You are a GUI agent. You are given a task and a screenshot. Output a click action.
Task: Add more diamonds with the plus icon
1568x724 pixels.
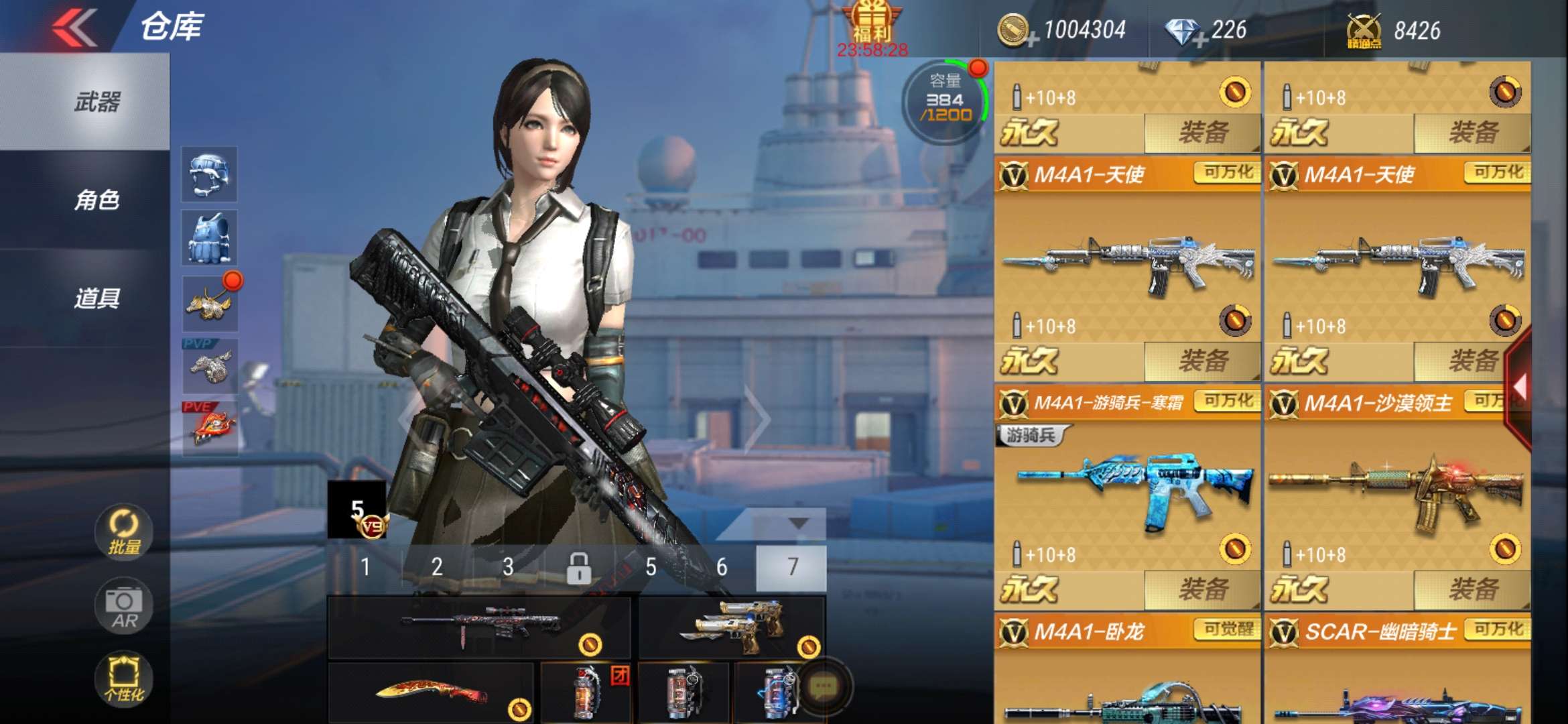(x=1199, y=40)
